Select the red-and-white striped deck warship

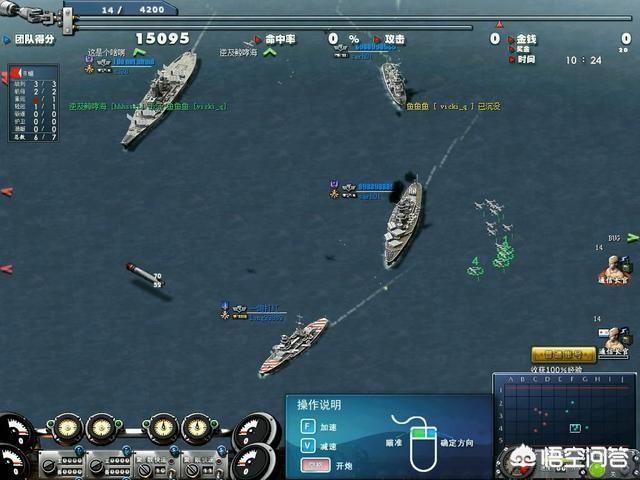tap(293, 345)
